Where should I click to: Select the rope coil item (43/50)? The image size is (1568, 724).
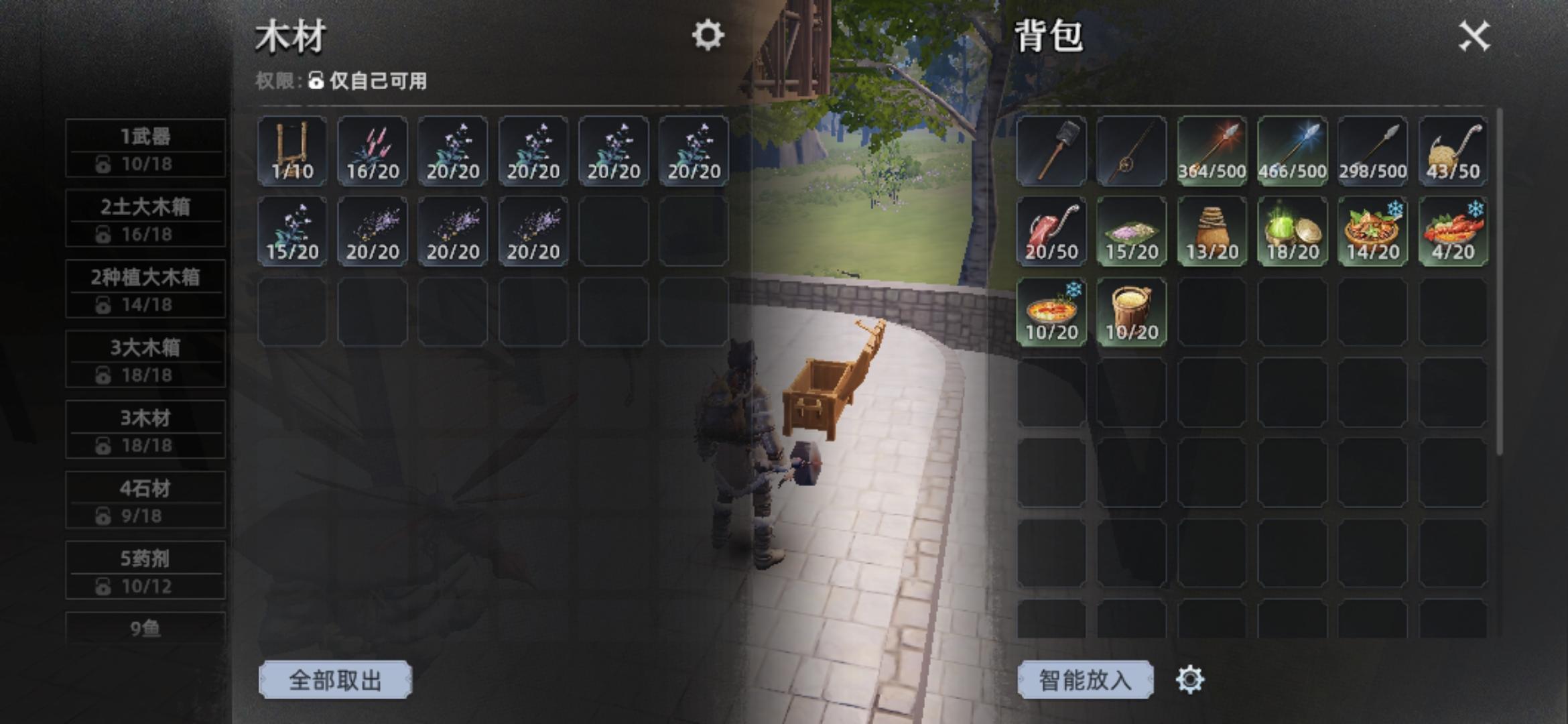[x=1451, y=149]
